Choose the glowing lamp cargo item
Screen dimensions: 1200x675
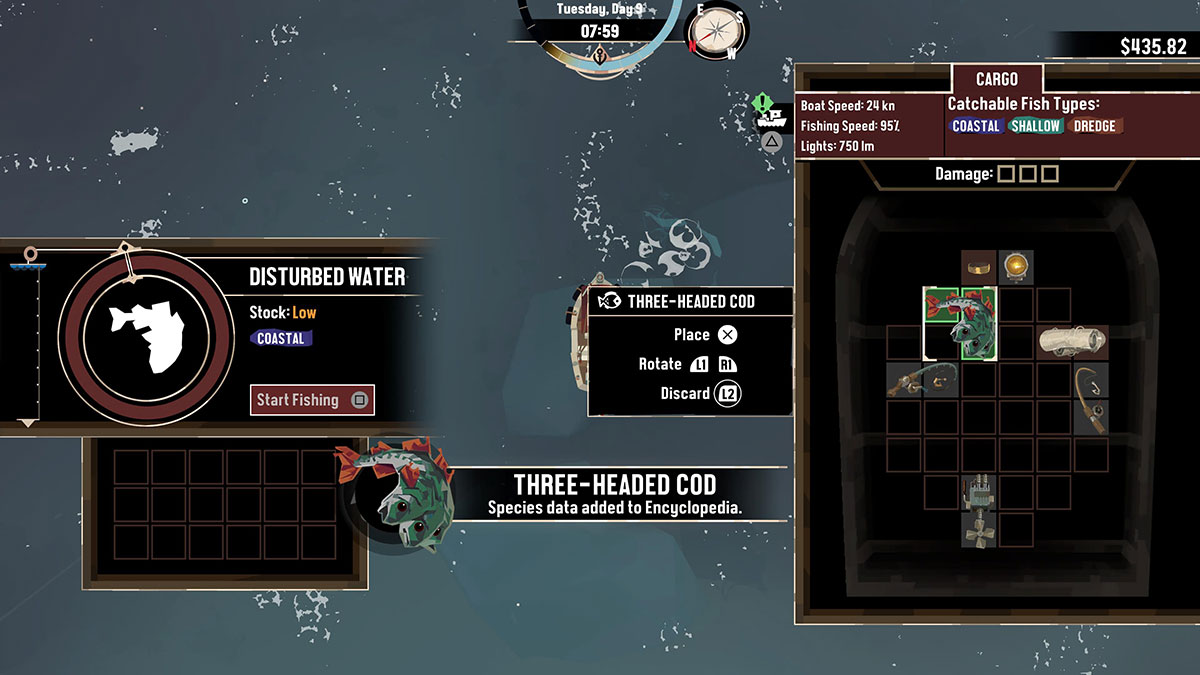coord(1016,266)
